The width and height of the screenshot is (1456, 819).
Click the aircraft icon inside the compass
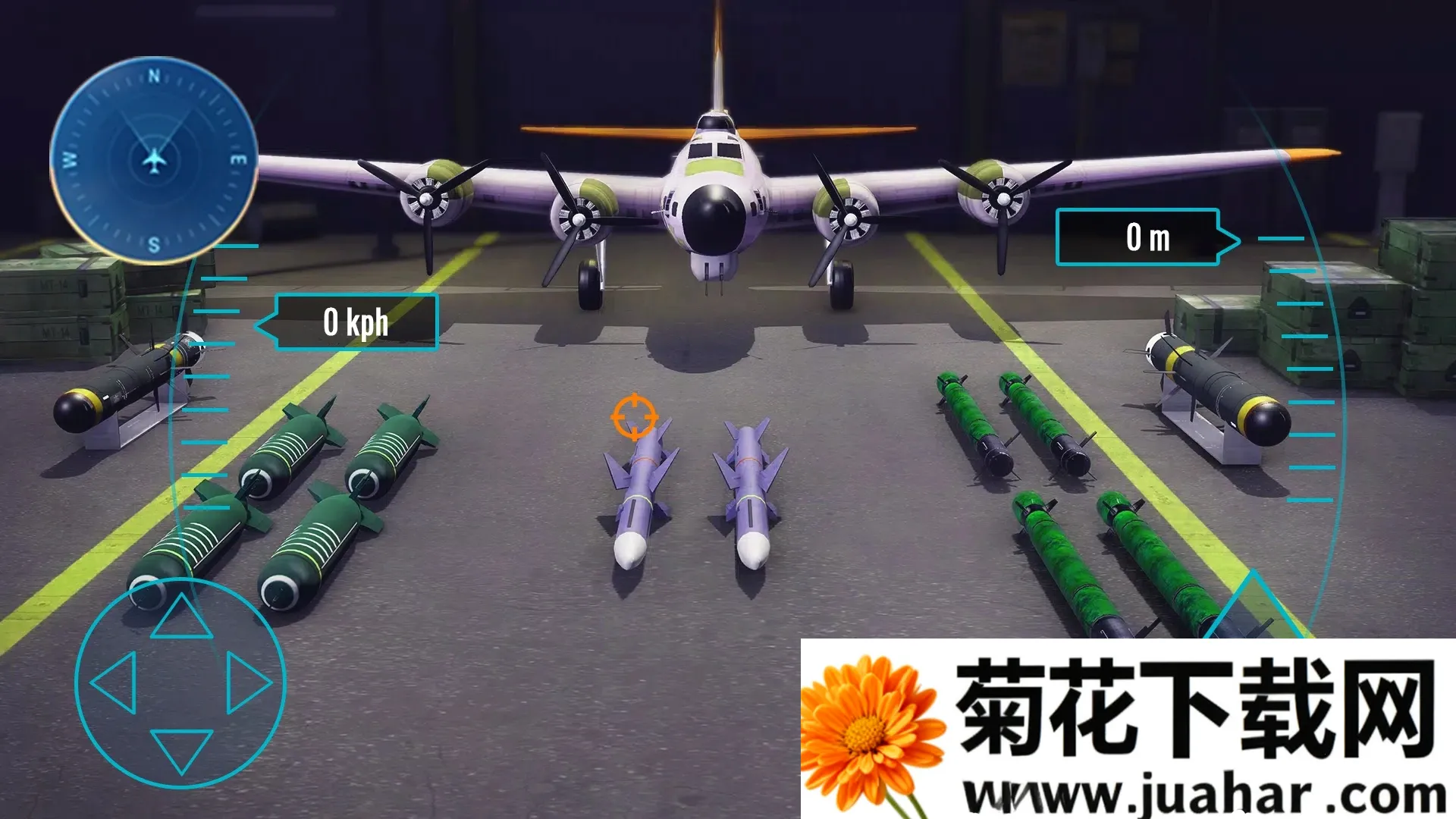tap(155, 159)
